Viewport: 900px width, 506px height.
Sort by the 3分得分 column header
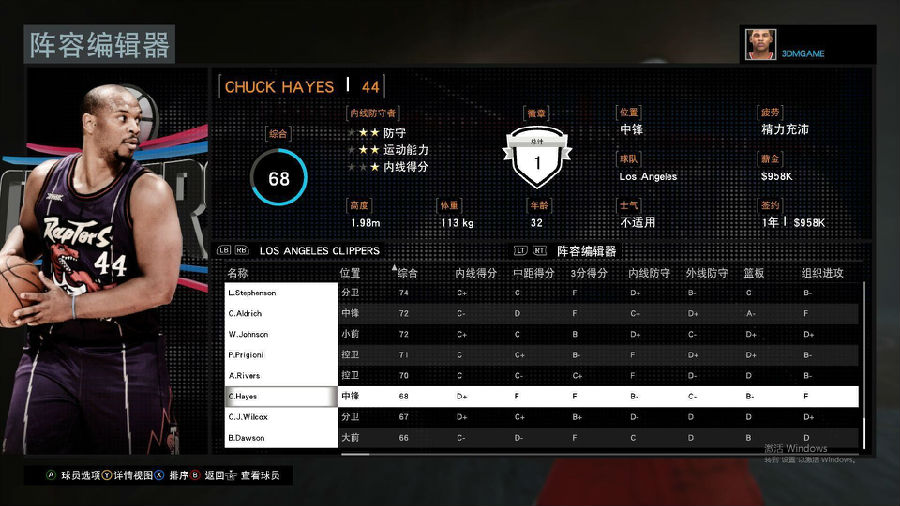[x=590, y=272]
